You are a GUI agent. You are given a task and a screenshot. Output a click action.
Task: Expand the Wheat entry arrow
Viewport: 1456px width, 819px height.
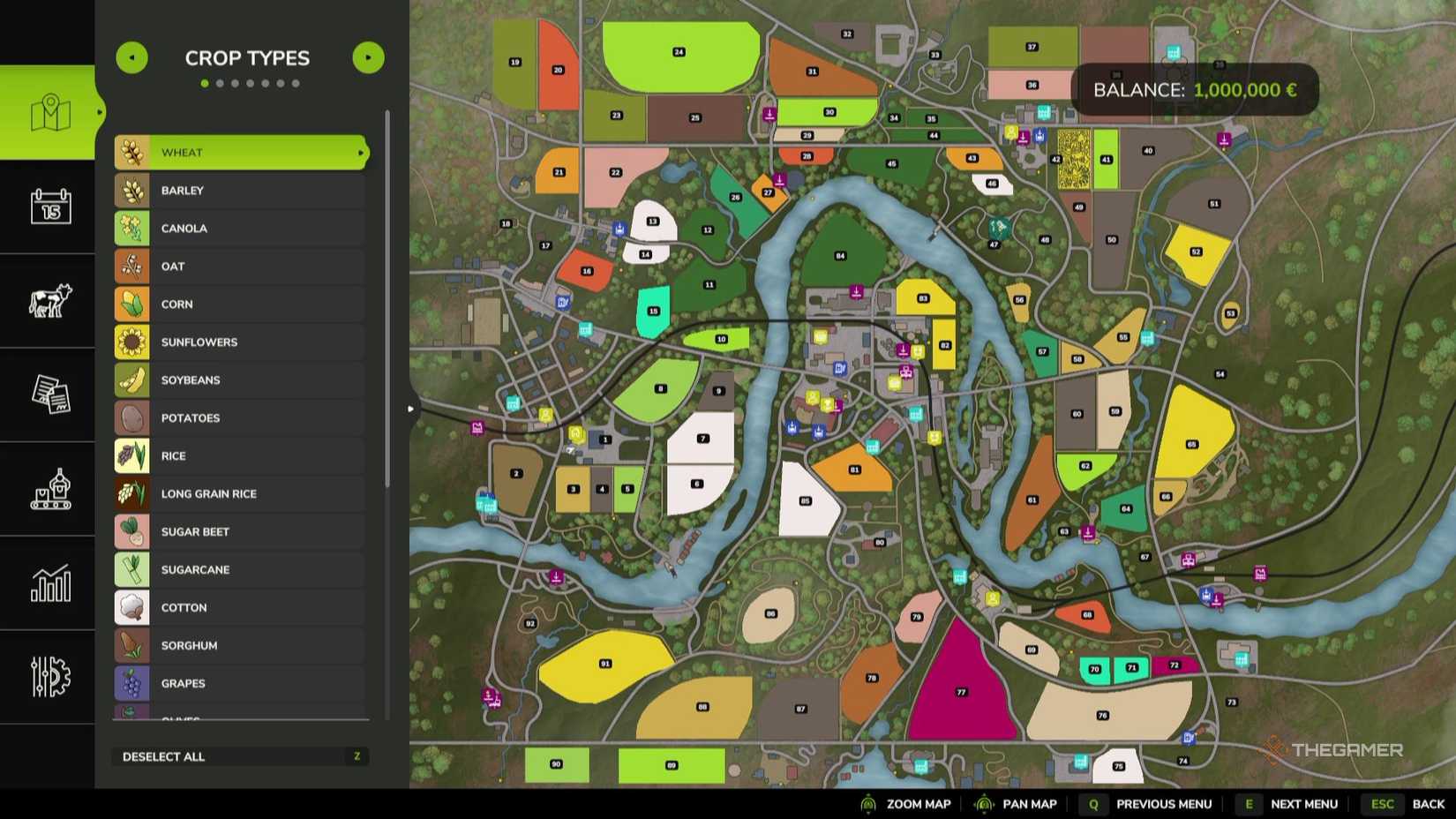[x=360, y=152]
